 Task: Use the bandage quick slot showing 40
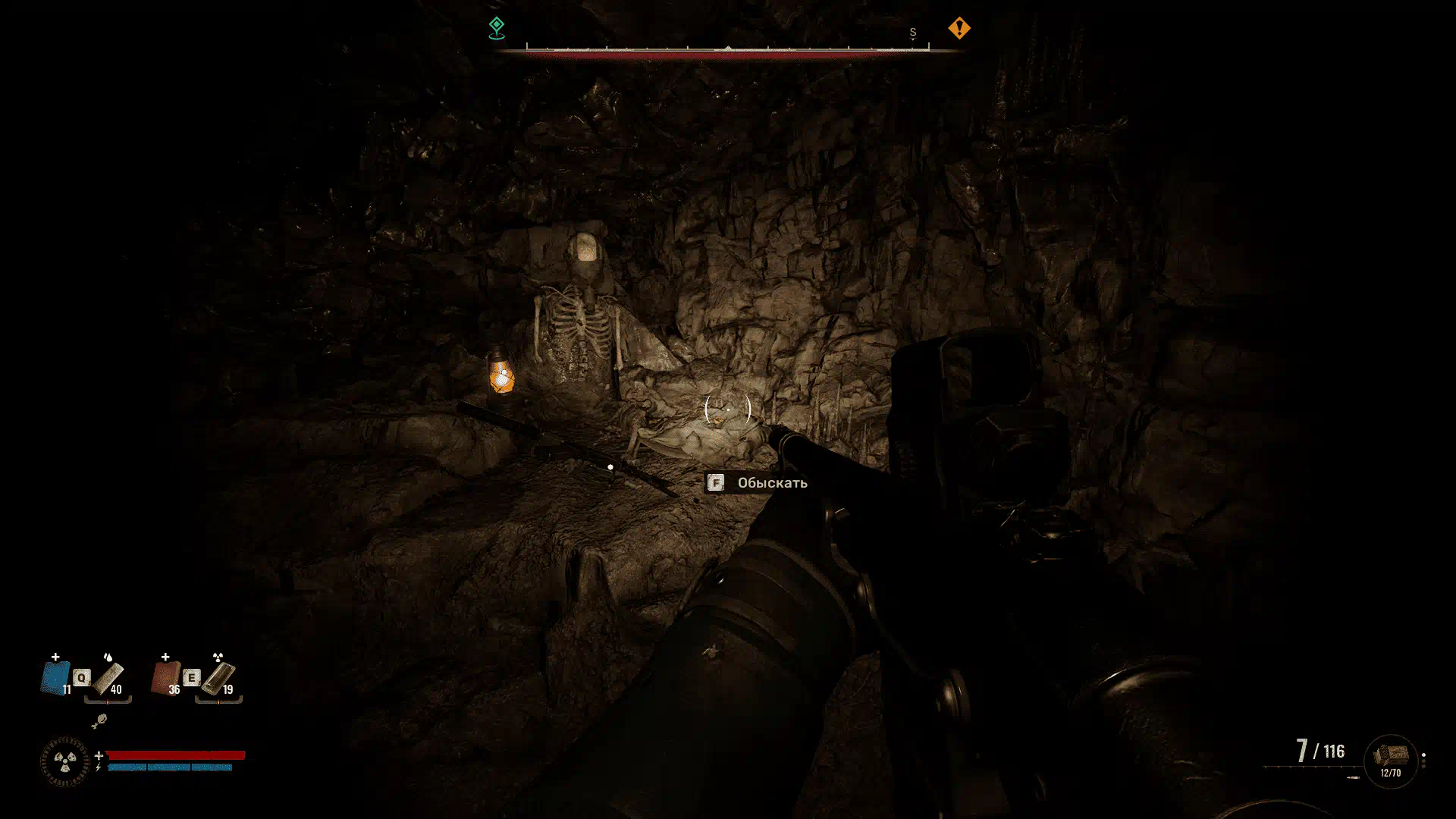(x=108, y=677)
